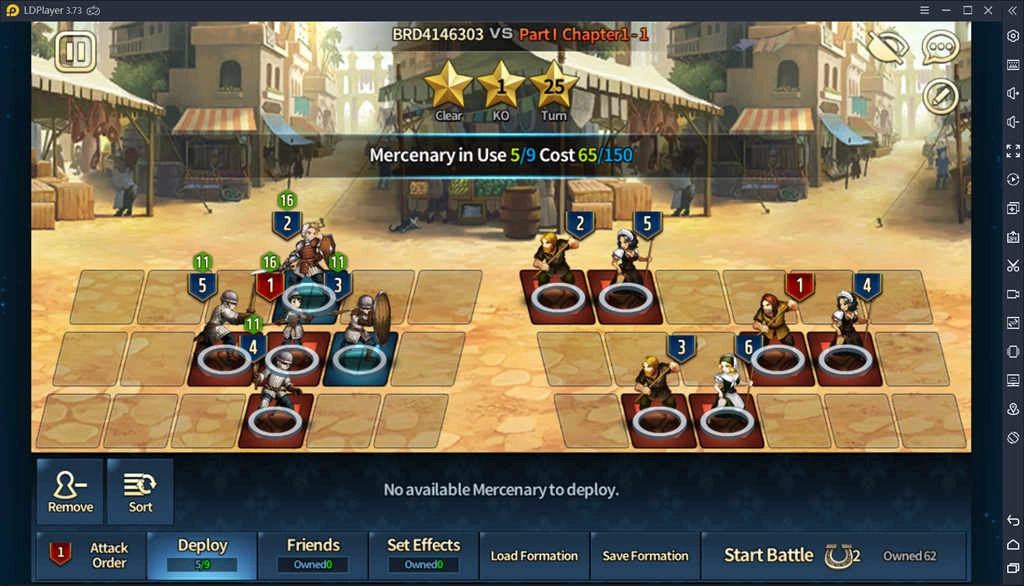
Task: Click the pencil edit icon
Action: pyautogui.click(x=940, y=96)
